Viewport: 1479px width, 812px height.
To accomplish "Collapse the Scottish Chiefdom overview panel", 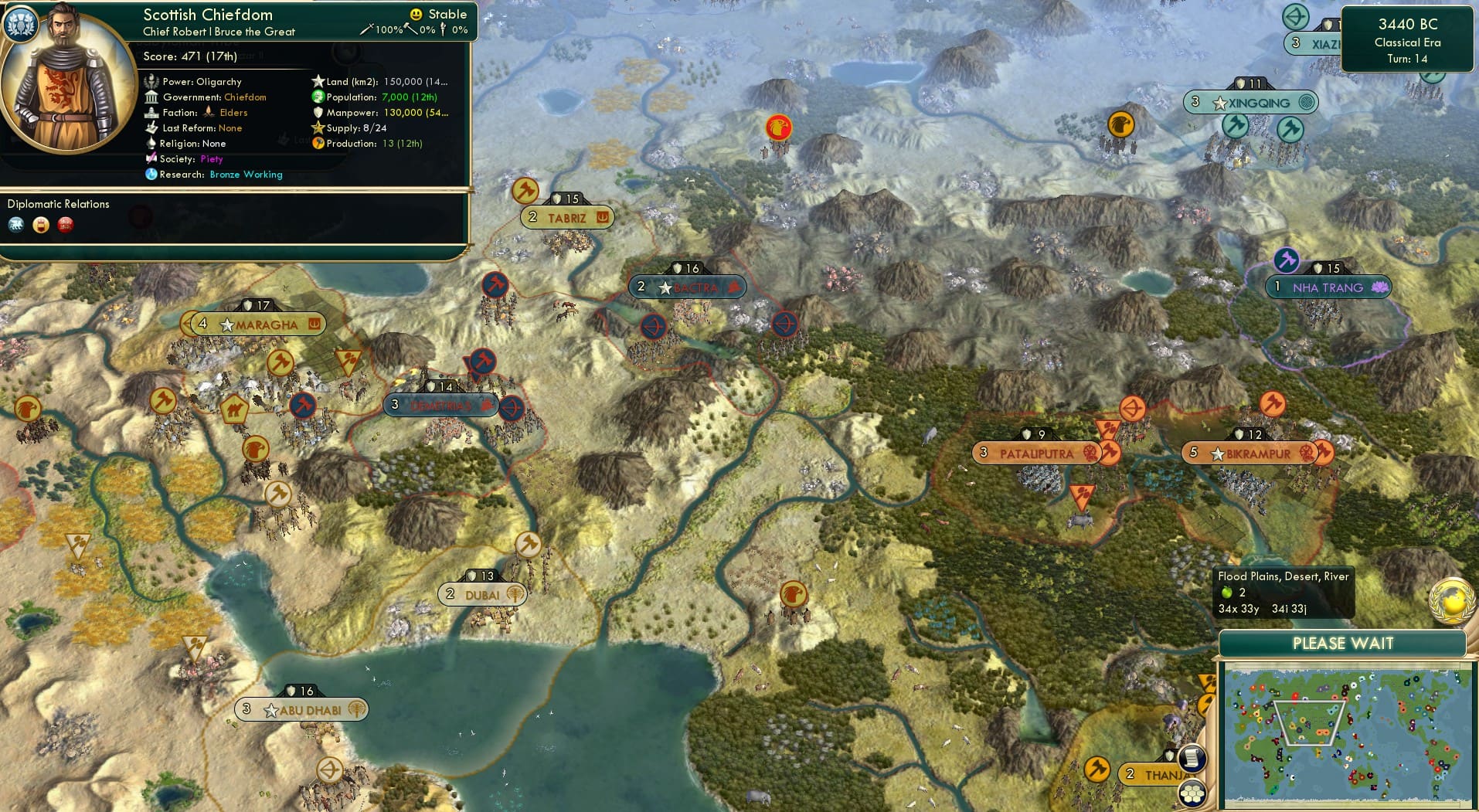I will coord(206,14).
